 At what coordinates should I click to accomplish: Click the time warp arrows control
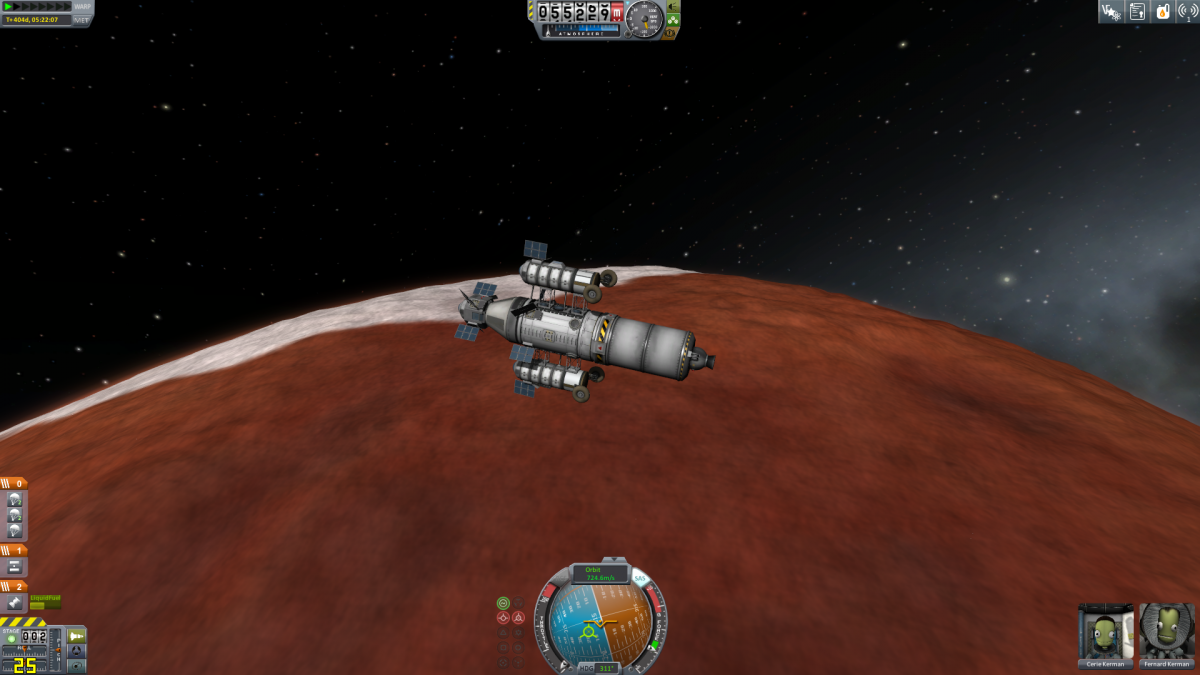click(x=40, y=6)
